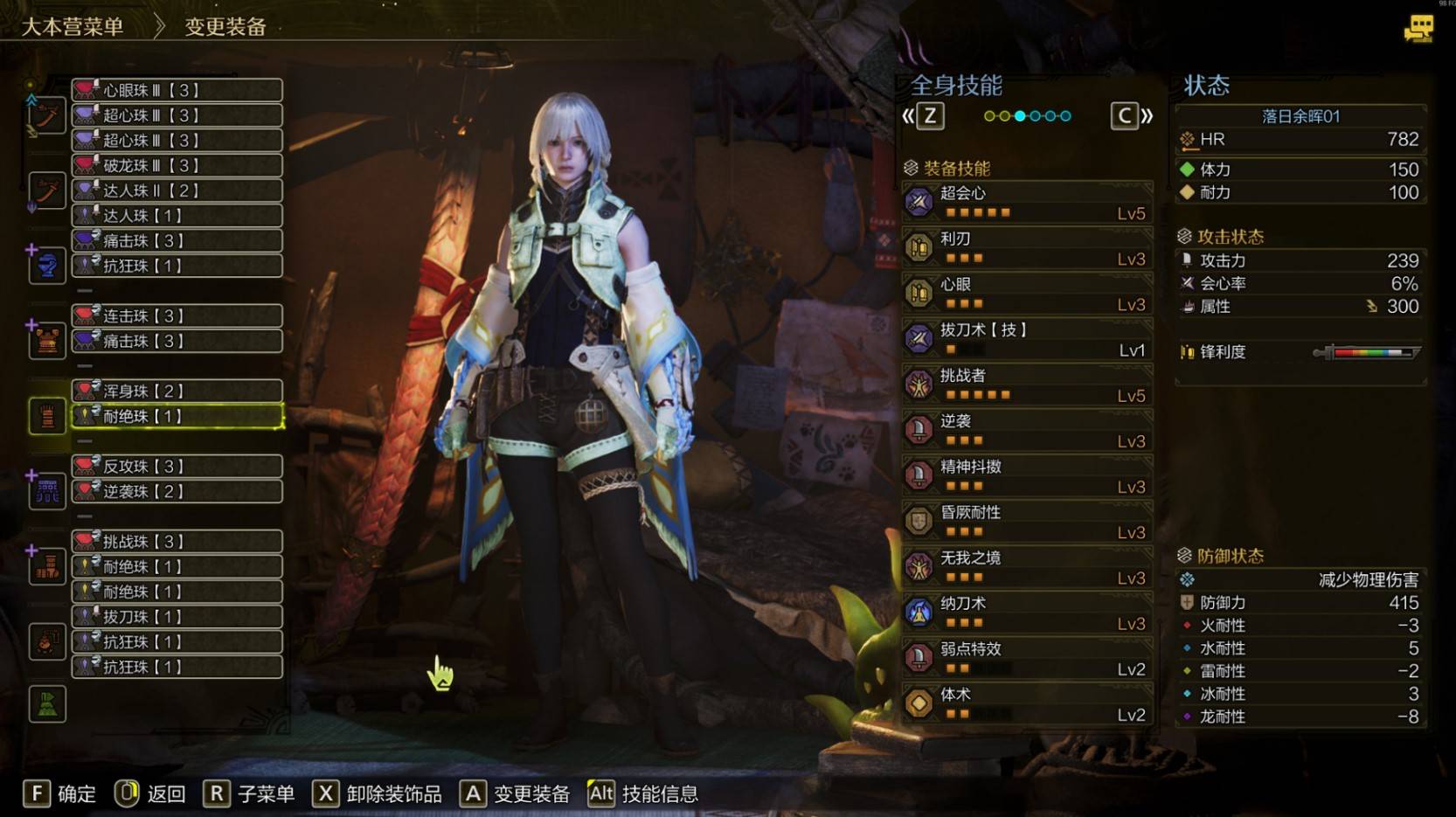Open the 无我之境 skill row
The height and width of the screenshot is (817, 1456).
pyautogui.click(x=1027, y=567)
